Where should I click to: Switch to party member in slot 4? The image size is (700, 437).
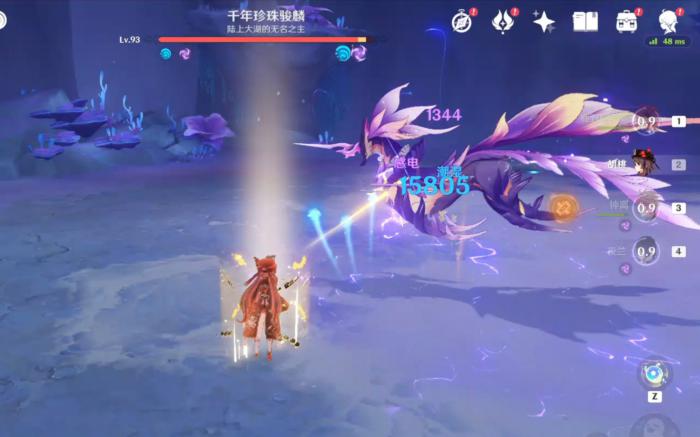[648, 251]
